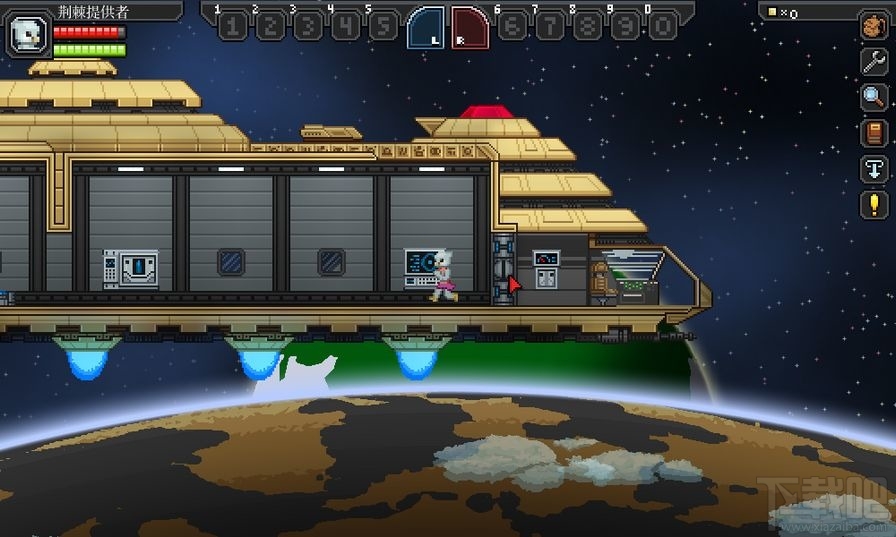Image resolution: width=896 pixels, height=537 pixels.
Task: Open the inventory bag icon
Action: [x=874, y=27]
